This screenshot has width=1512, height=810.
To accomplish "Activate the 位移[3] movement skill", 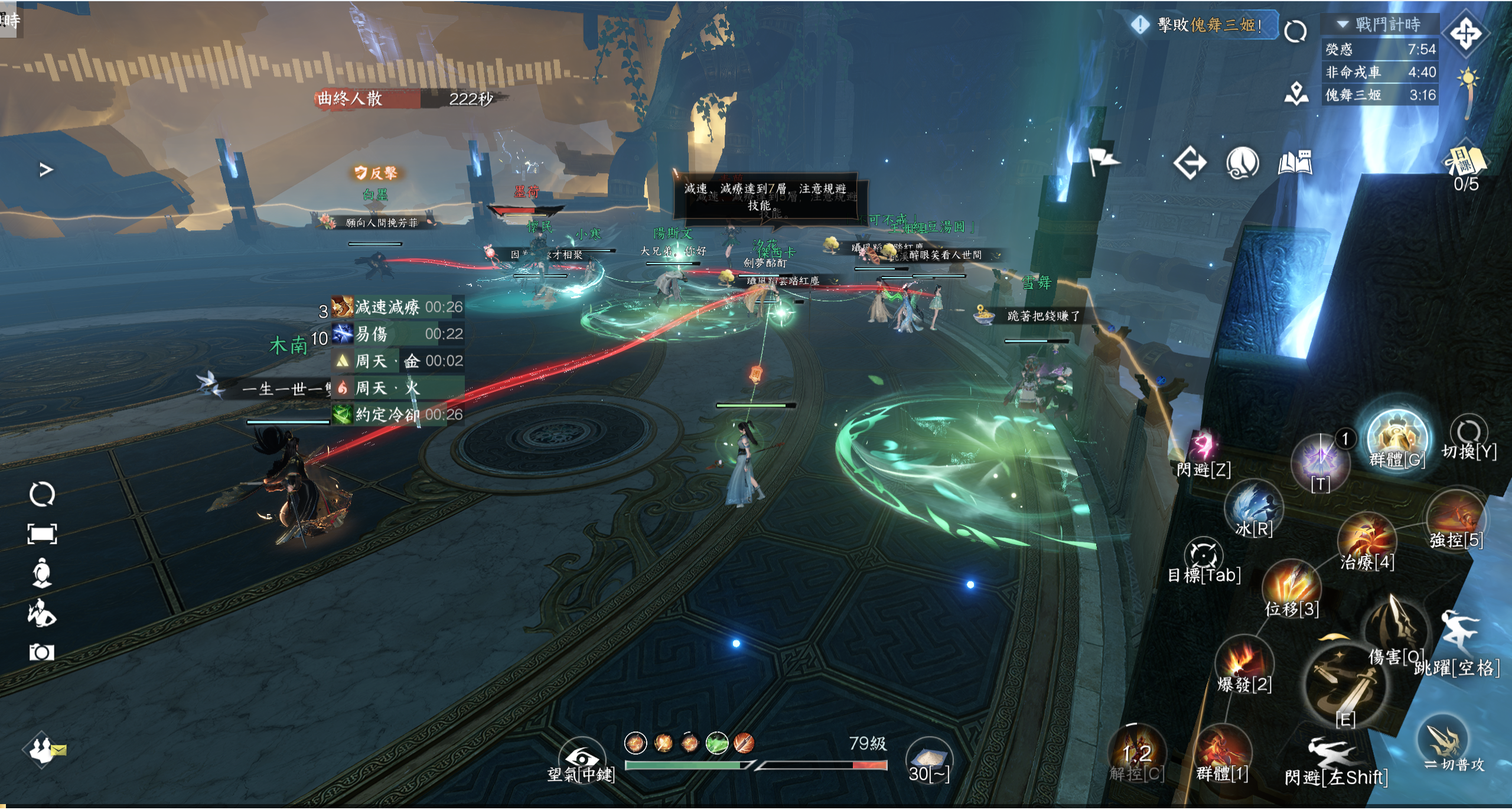I will tap(1292, 586).
